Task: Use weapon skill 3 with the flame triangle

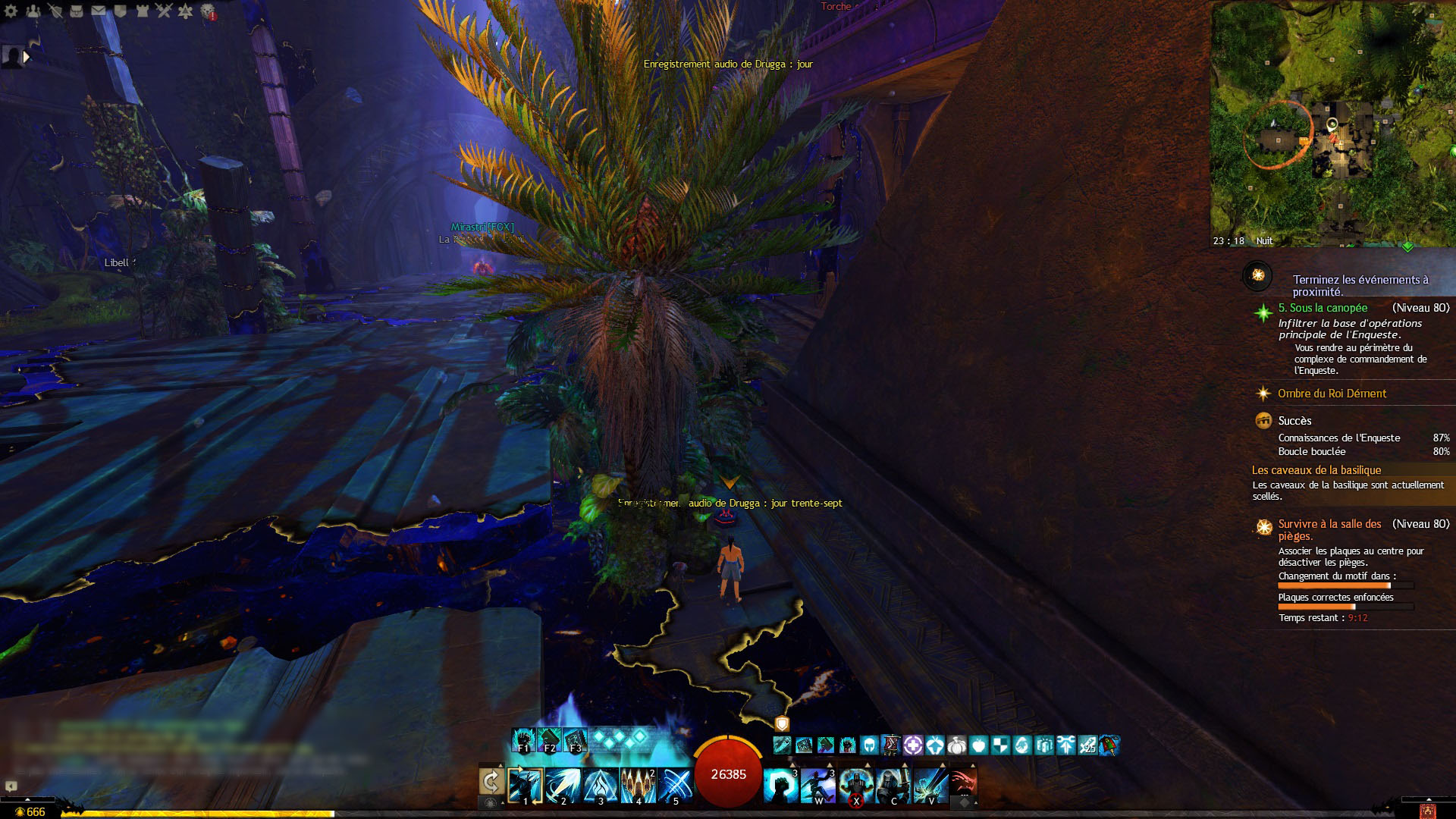Action: (601, 785)
